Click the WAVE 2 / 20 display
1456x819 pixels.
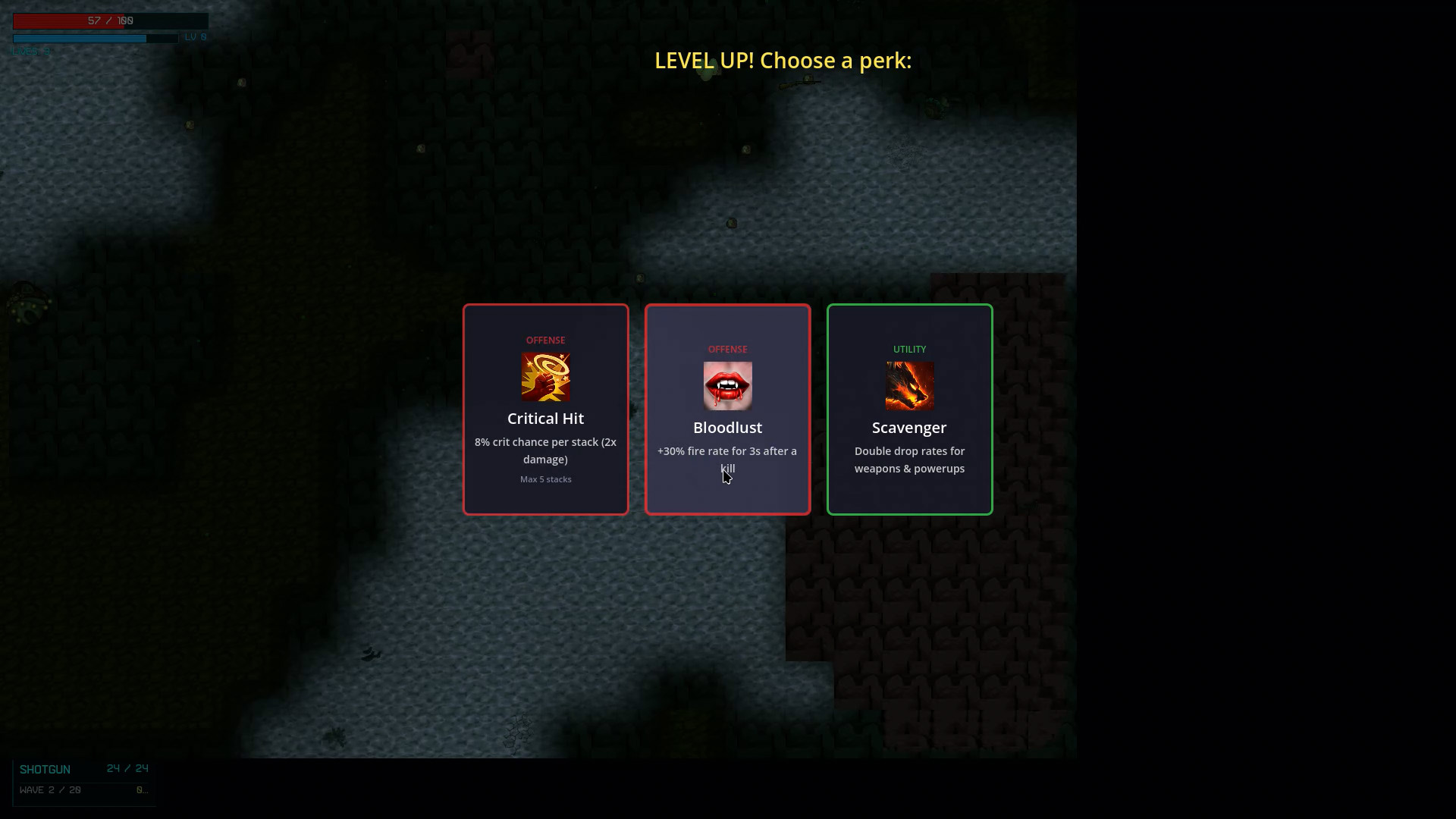pos(51,789)
